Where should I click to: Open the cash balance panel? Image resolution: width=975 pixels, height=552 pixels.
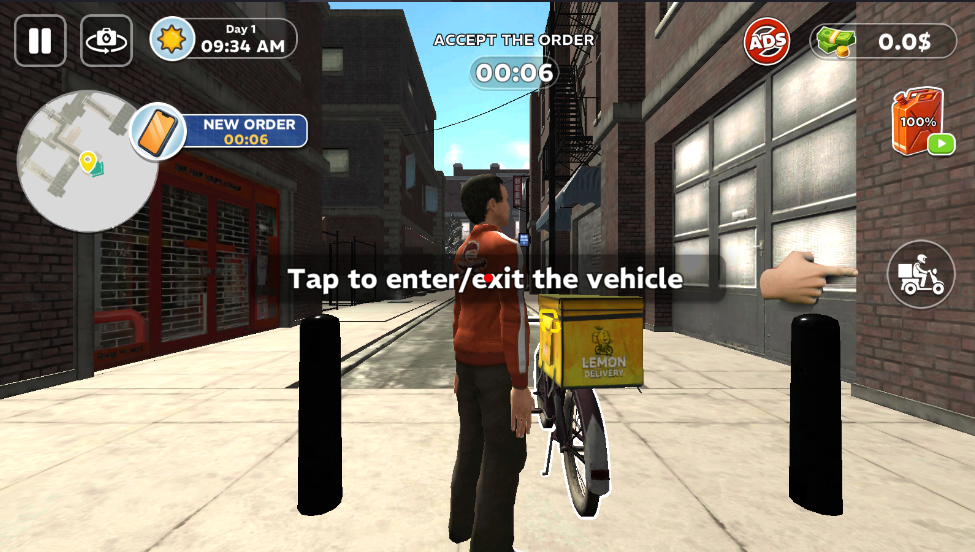pyautogui.click(x=882, y=42)
